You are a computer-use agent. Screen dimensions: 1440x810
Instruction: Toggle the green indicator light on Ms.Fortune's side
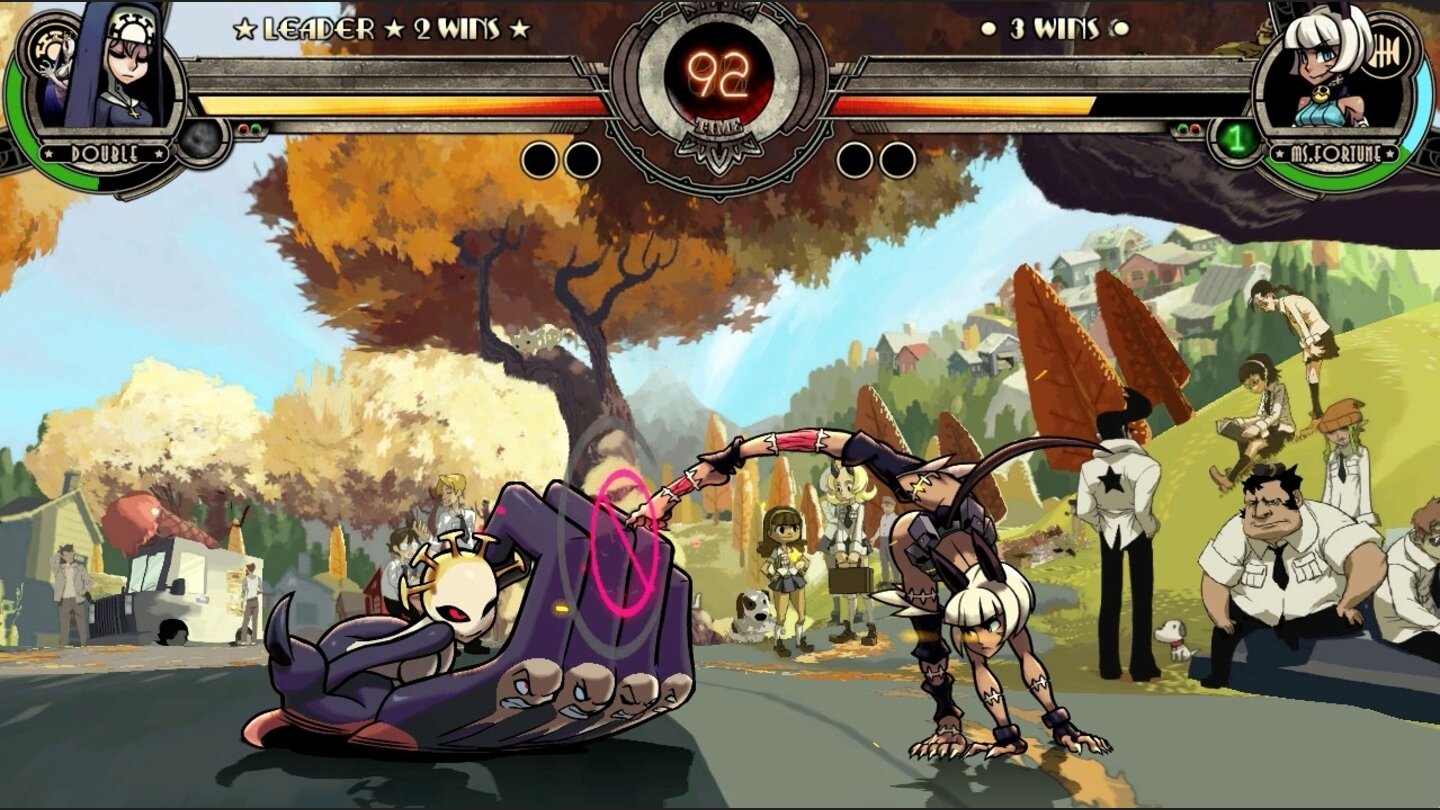tap(1183, 128)
